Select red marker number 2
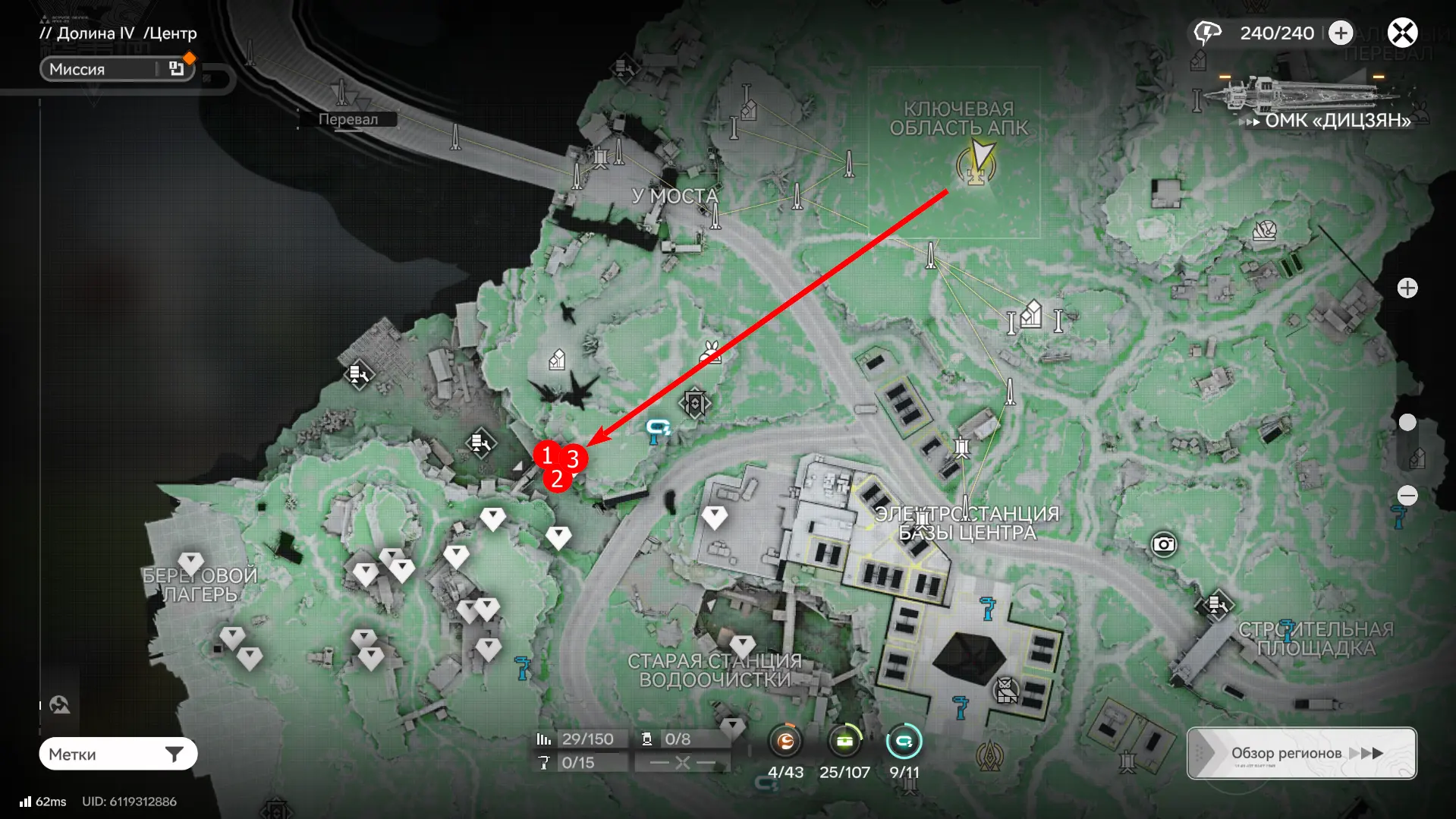 (x=557, y=479)
